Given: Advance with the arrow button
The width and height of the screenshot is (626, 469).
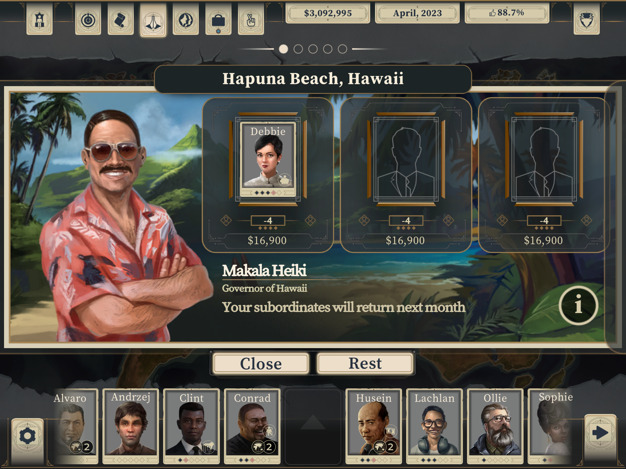Looking at the screenshot, I should [x=599, y=433].
